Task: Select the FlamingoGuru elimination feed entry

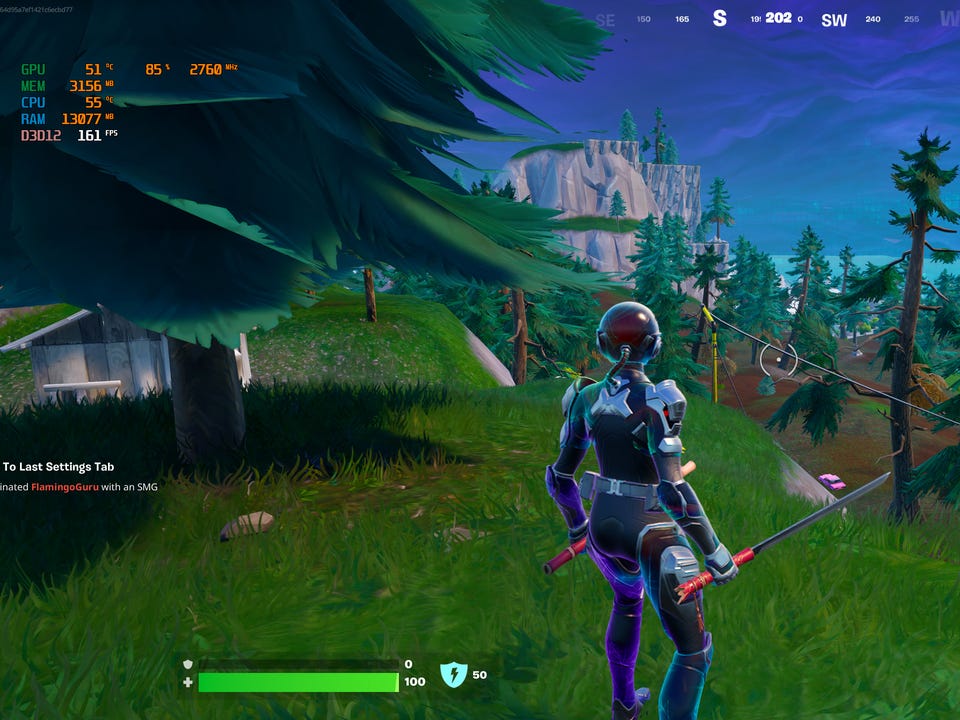Action: tap(78, 487)
